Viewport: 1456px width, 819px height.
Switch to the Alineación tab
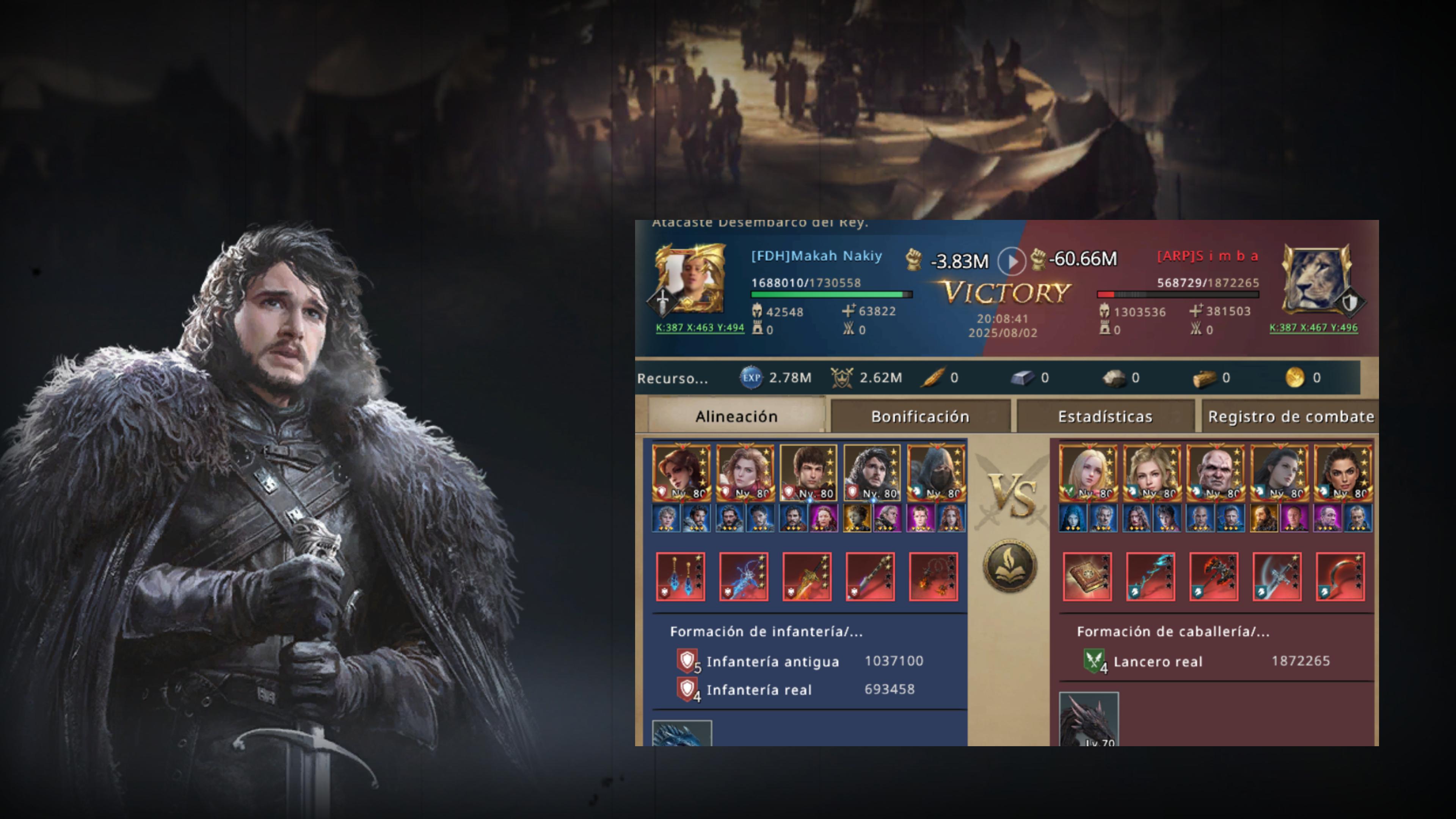tap(736, 417)
